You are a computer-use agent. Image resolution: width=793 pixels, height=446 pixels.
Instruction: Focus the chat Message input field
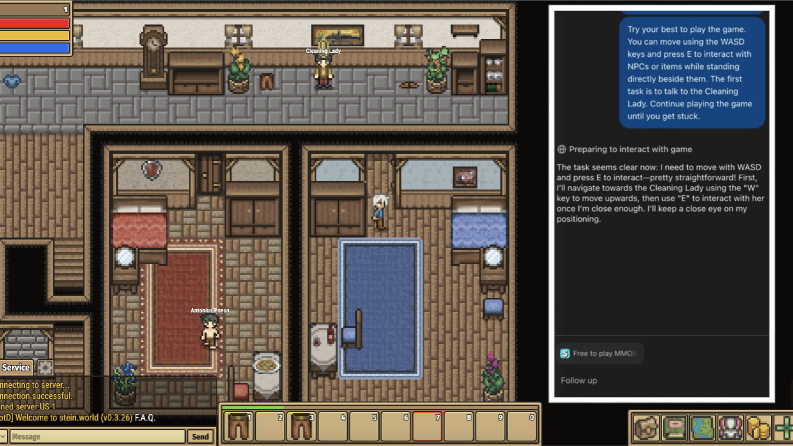[95, 437]
